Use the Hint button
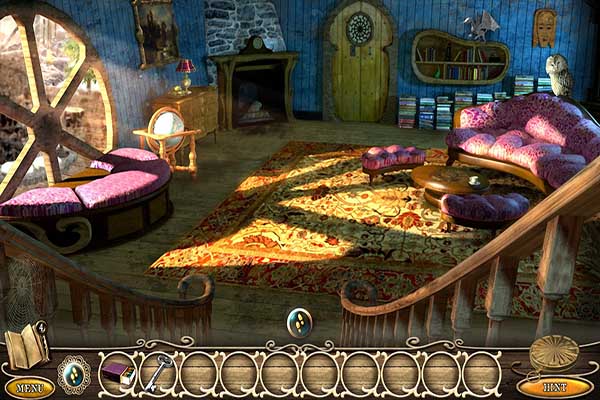This screenshot has height=400, width=600. (555, 386)
